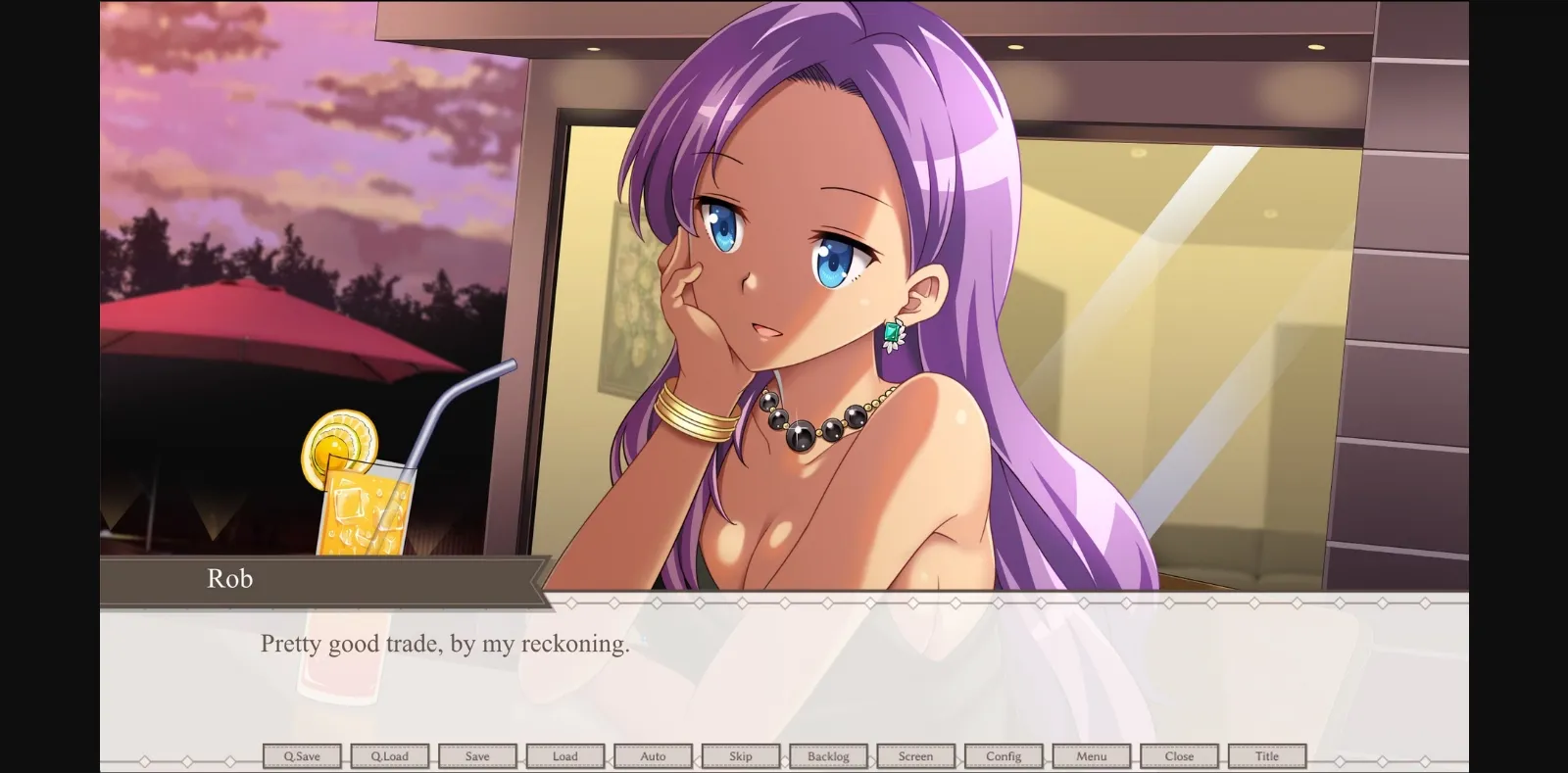The width and height of the screenshot is (1568, 773).
Task: Click the Rob name plate
Action: point(229,579)
